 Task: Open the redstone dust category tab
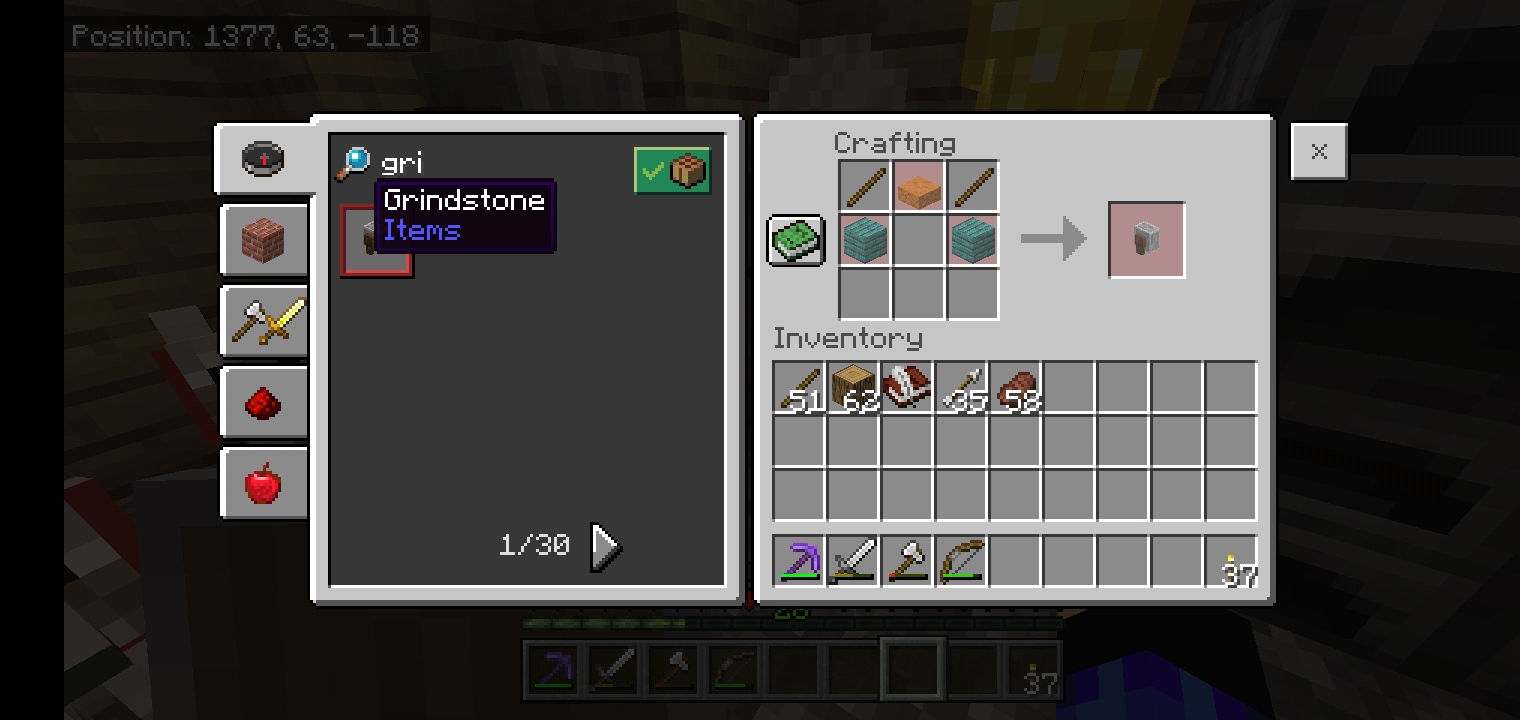264,403
